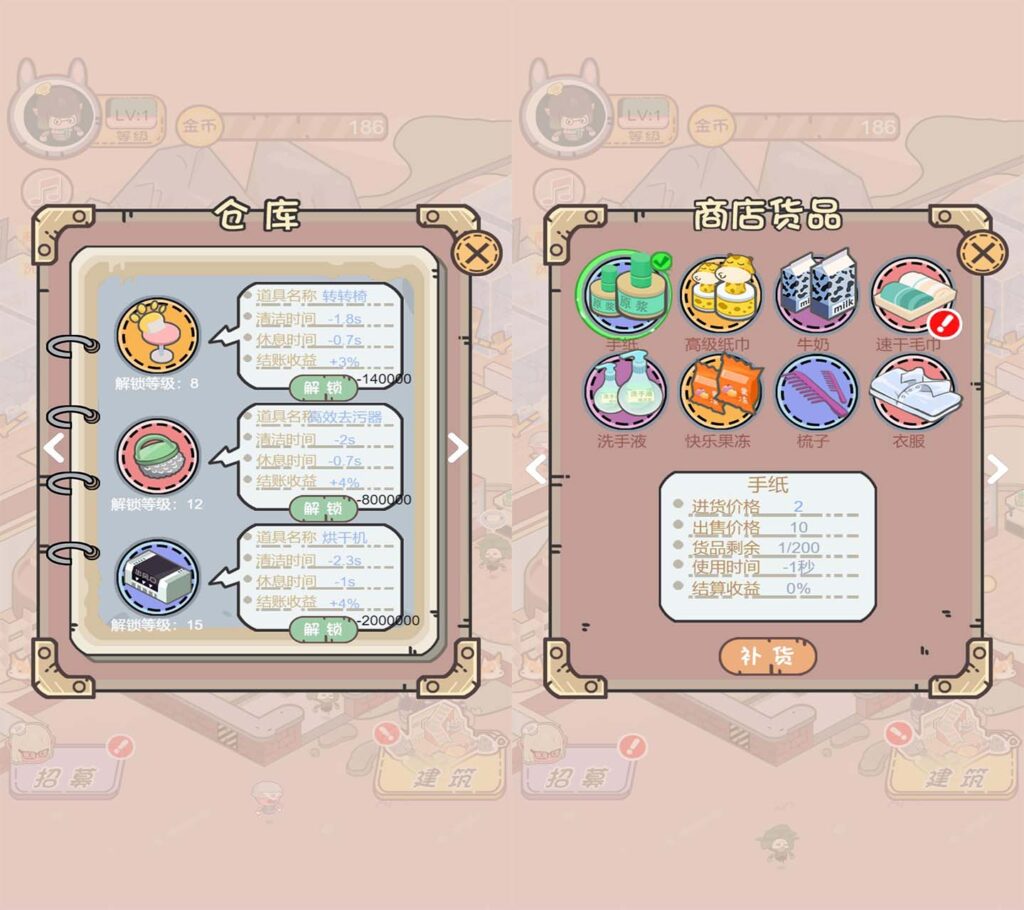1024x910 pixels.
Task: Click the 补货 restock button
Action: click(x=767, y=657)
